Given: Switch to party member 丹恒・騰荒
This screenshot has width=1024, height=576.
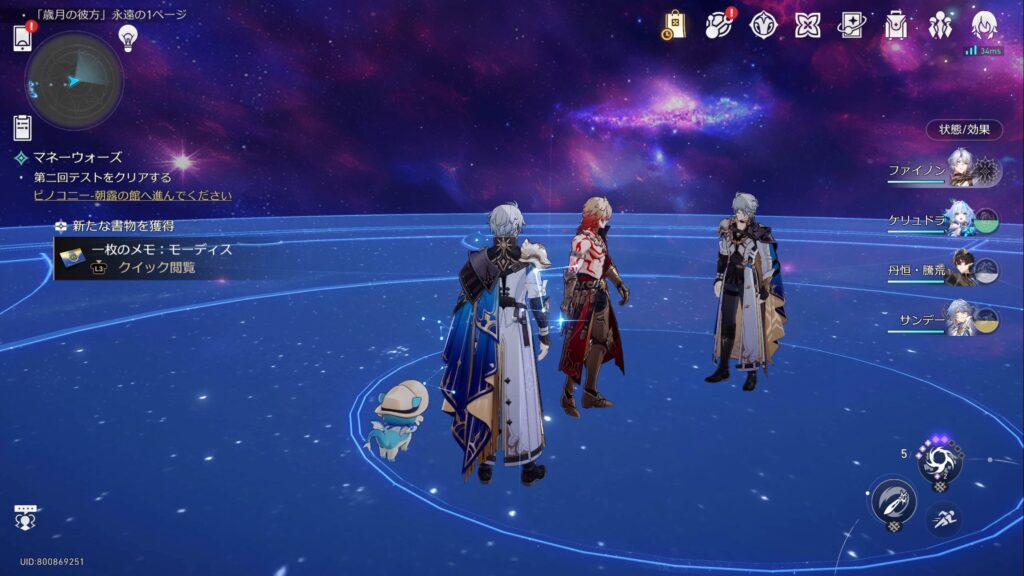Looking at the screenshot, I should 945,270.
